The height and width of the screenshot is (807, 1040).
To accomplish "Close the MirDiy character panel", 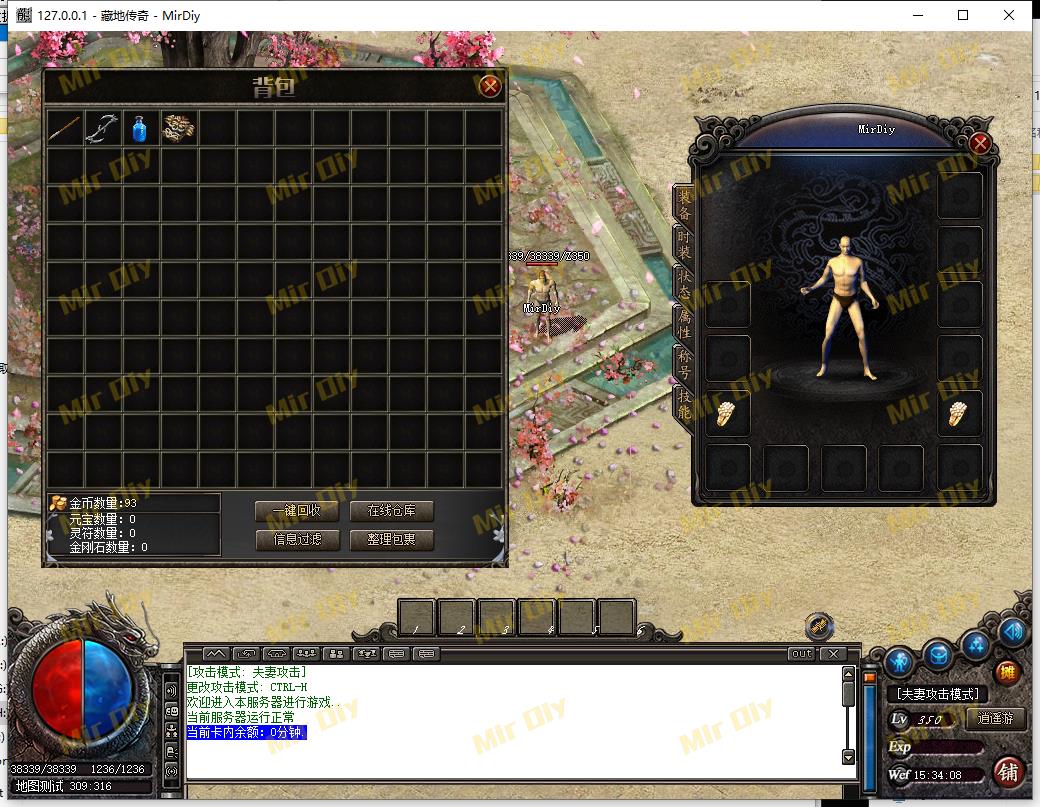I will click(980, 144).
